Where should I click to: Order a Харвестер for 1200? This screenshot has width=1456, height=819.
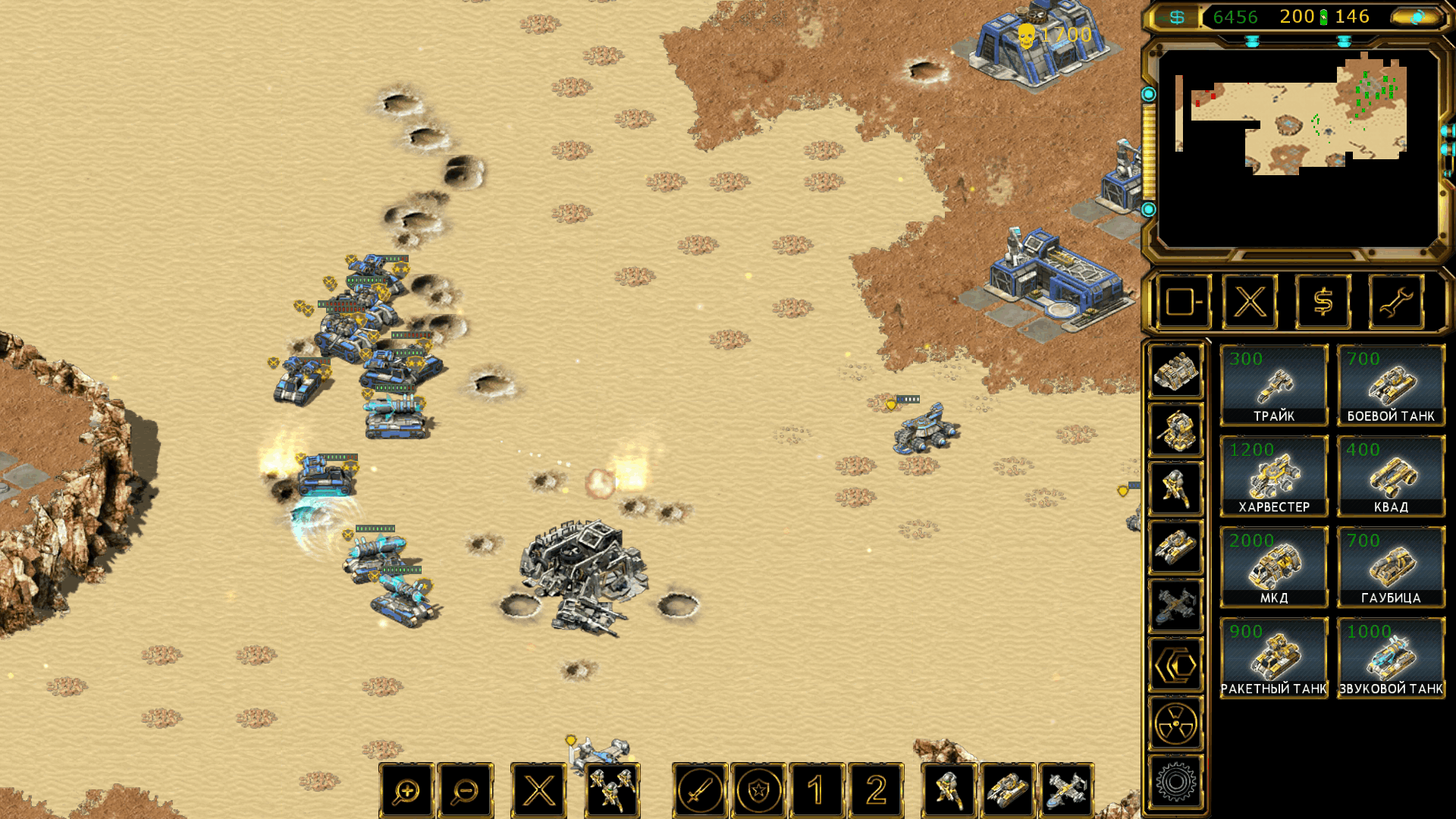click(1273, 476)
